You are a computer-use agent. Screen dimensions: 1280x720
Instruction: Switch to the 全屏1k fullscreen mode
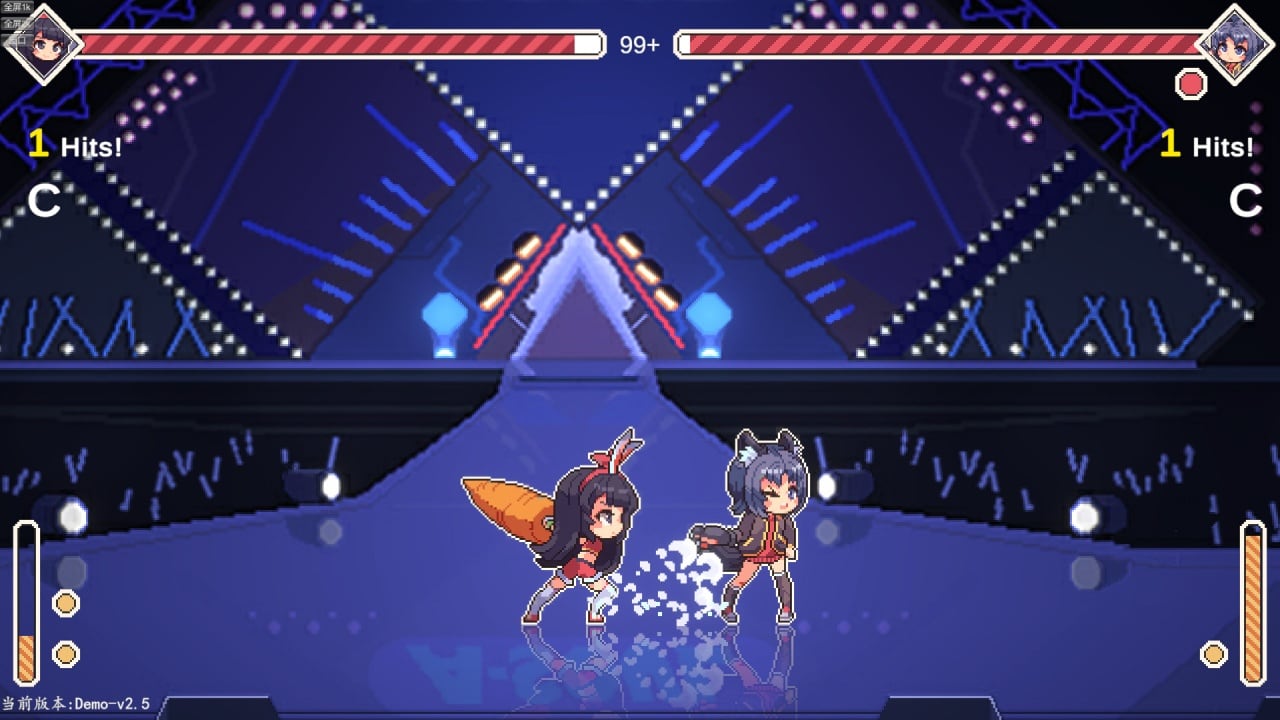[x=17, y=7]
